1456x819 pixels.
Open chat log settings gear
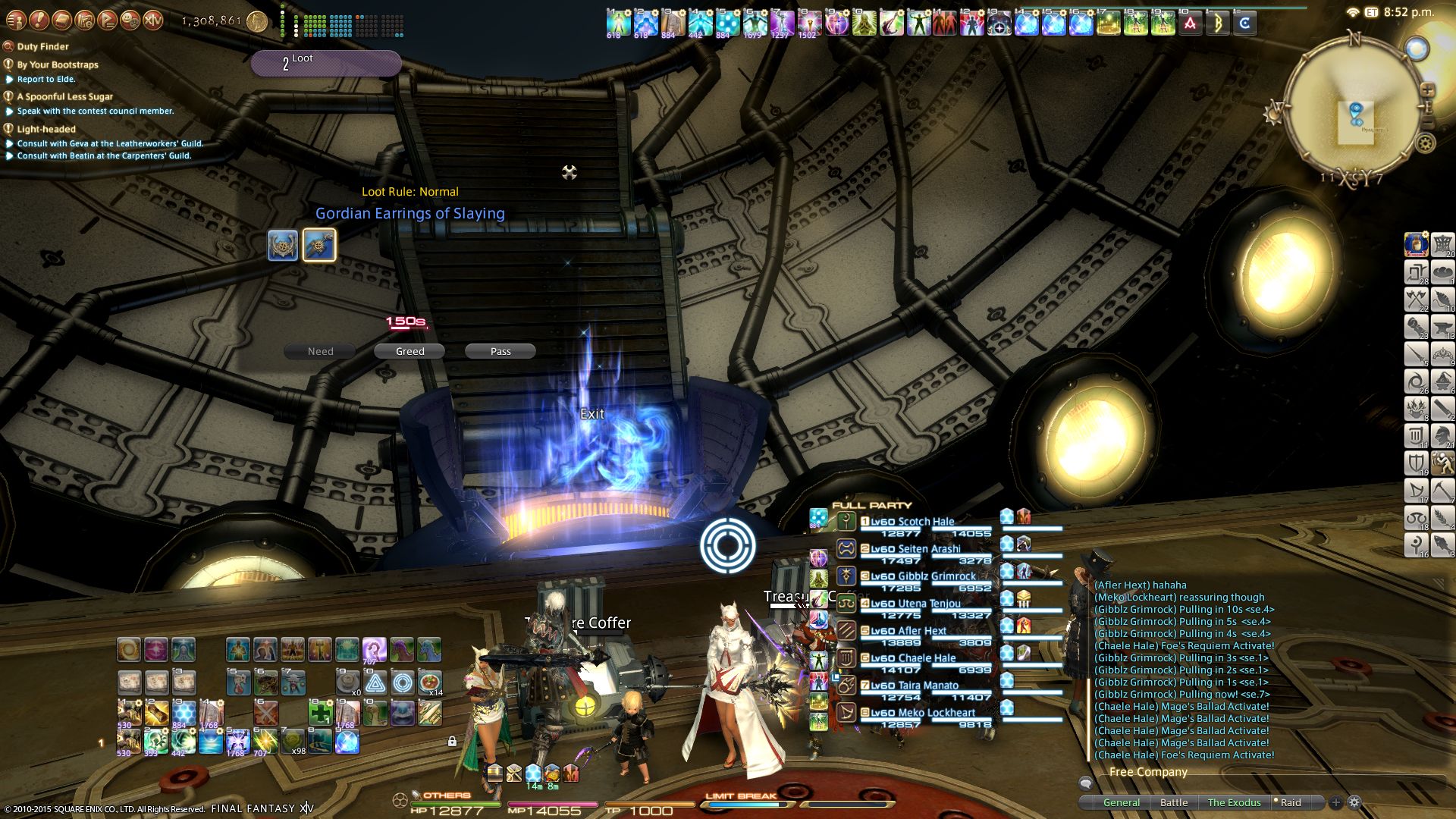1354,802
